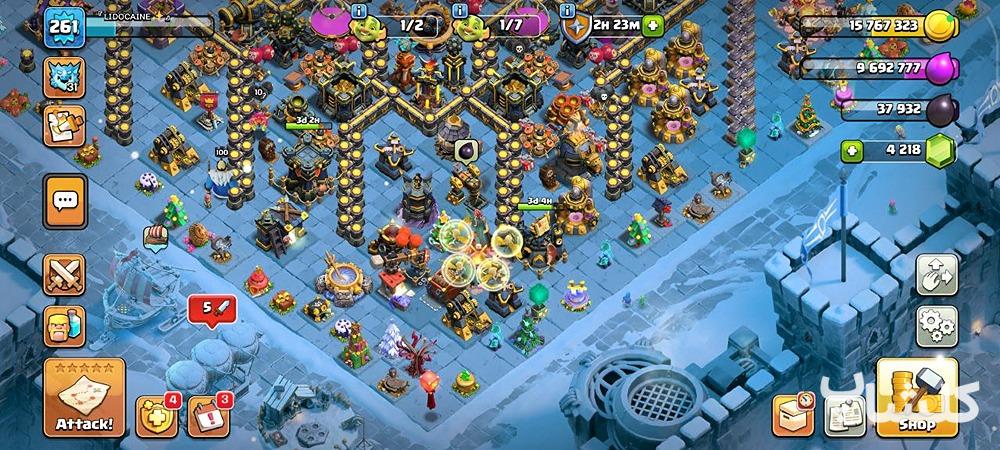The image size is (1000, 450).
Task: Open the pinned notes clipboard icon
Action: coord(843,414)
